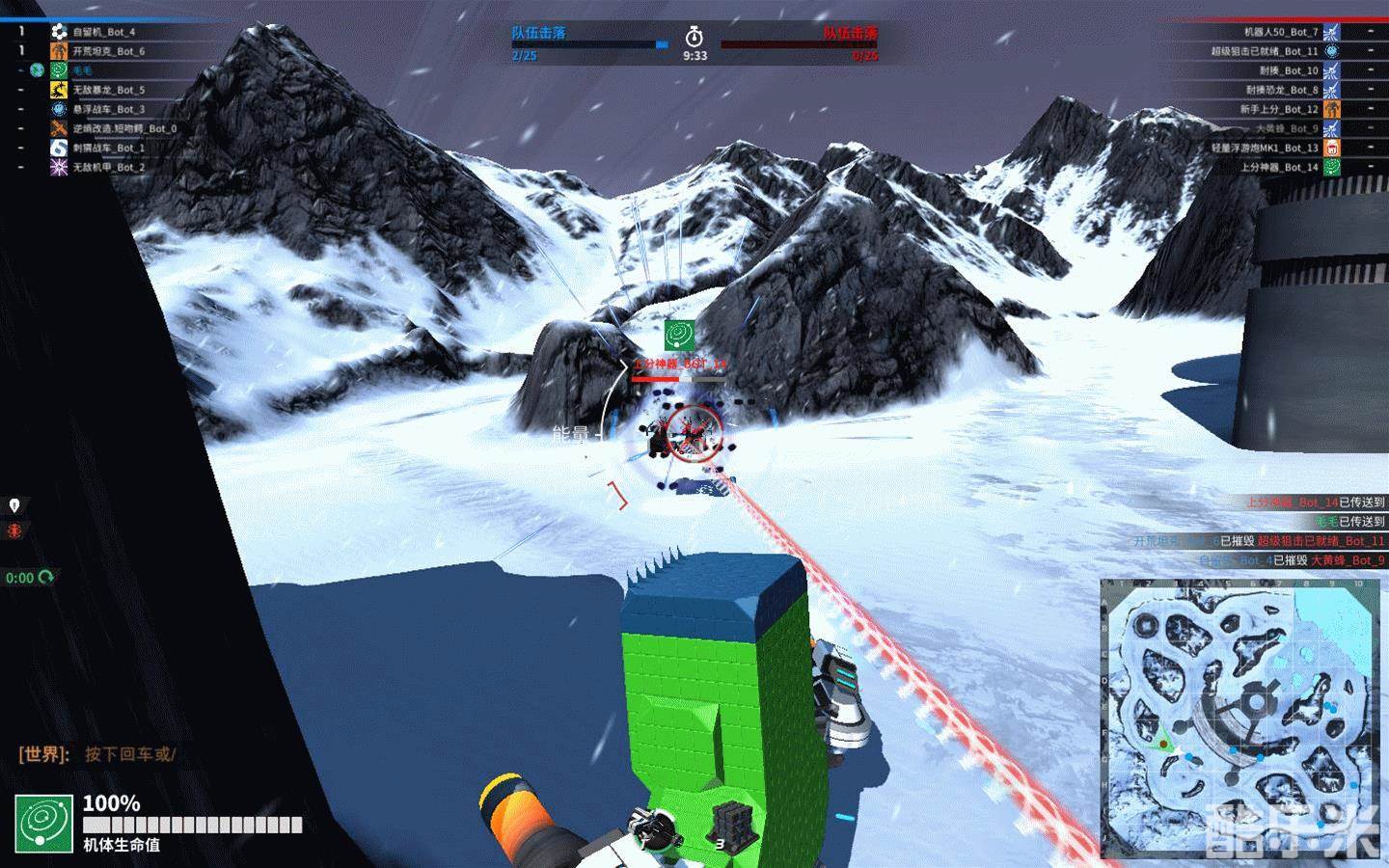
Task: Click the green marker above the targeted enemy
Action: point(679,335)
